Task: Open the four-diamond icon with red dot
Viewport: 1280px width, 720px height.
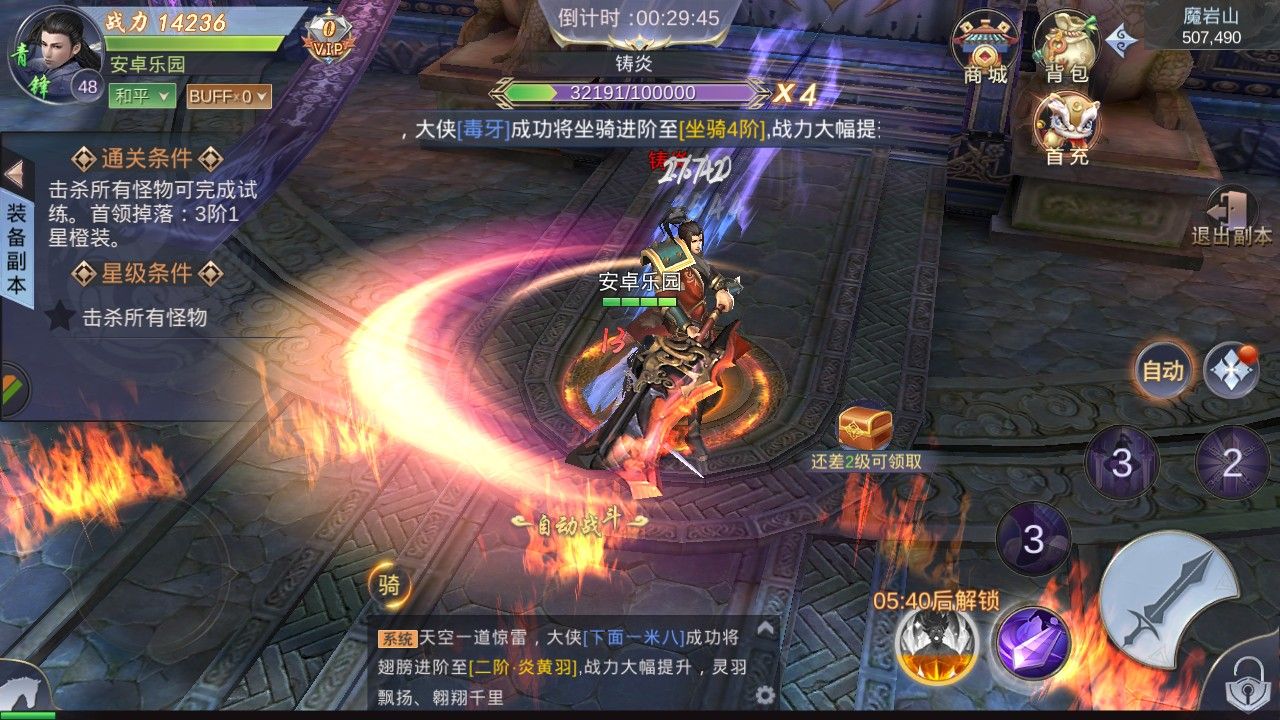Action: pos(1230,371)
